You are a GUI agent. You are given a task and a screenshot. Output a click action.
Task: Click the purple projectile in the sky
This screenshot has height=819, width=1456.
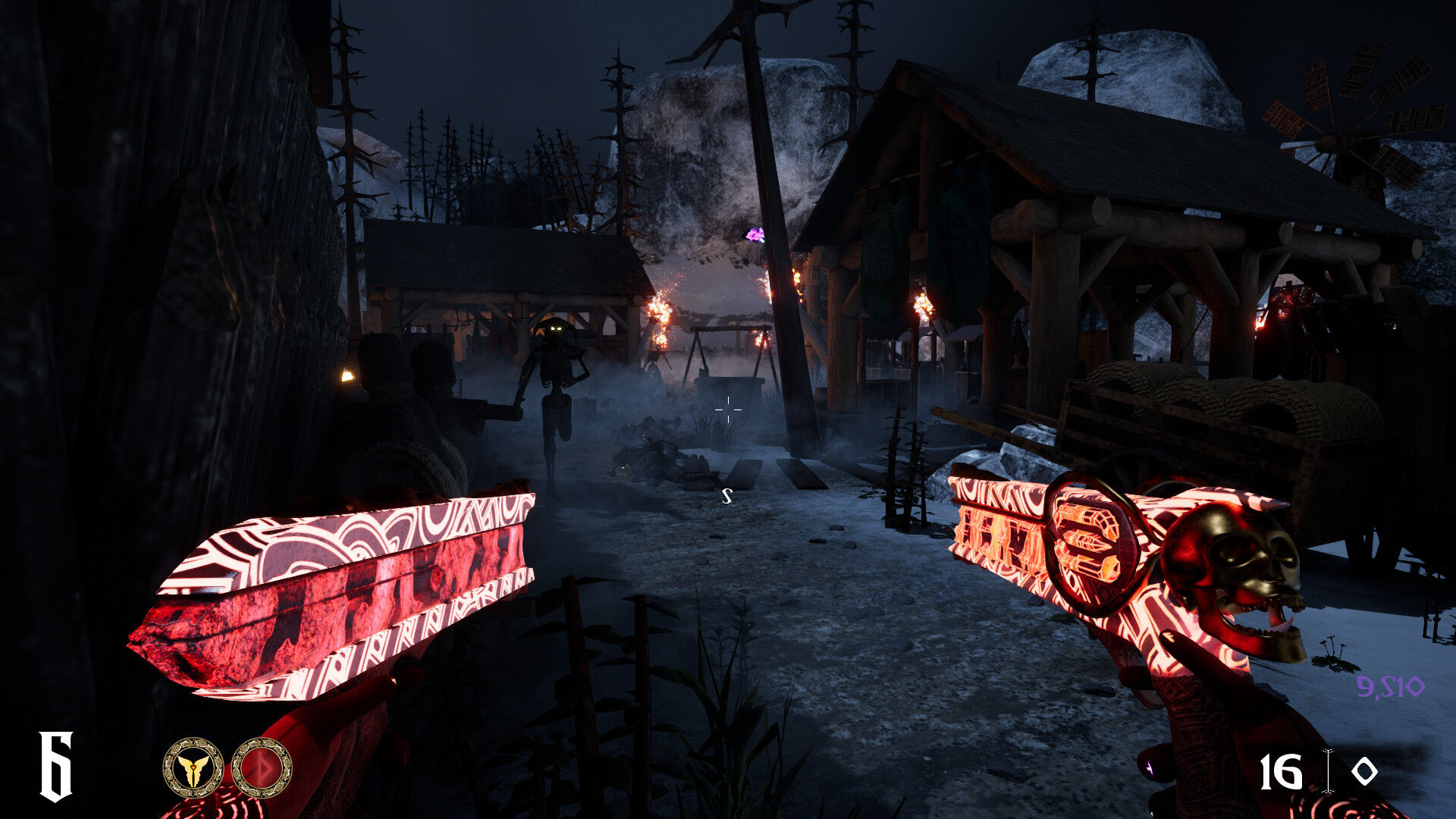click(754, 236)
